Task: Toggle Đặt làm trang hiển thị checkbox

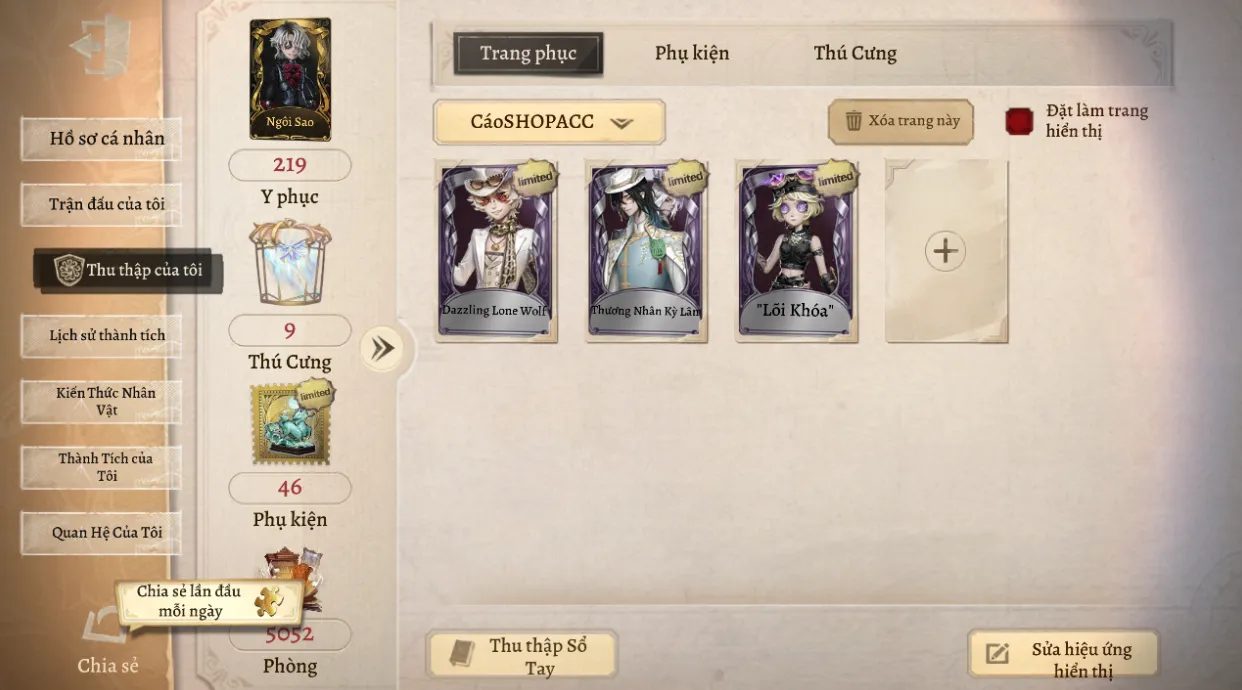Action: coord(1019,121)
